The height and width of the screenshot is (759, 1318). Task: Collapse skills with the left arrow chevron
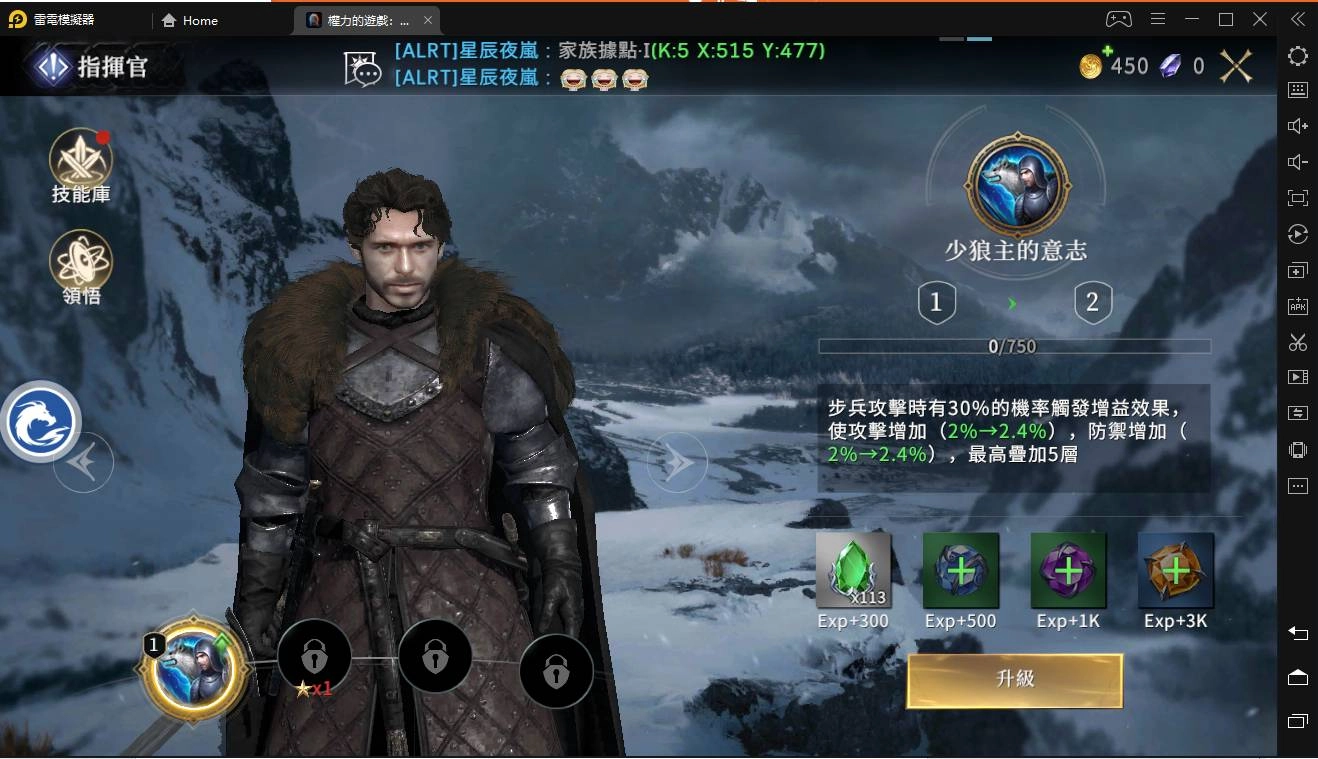click(x=84, y=461)
